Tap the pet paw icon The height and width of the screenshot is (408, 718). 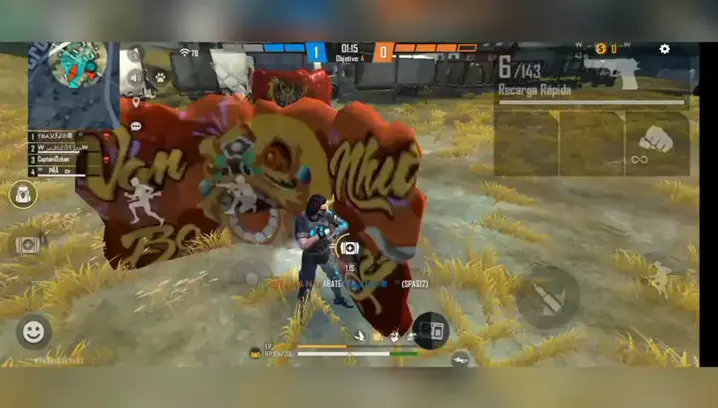[x=159, y=75]
